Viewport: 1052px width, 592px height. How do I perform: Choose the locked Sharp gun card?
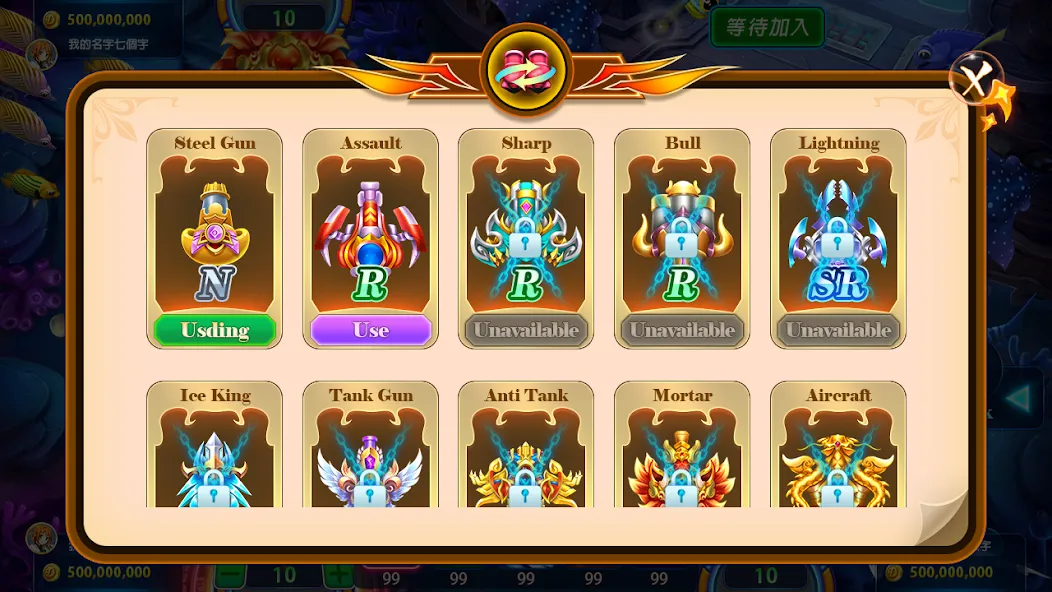pyautogui.click(x=526, y=230)
